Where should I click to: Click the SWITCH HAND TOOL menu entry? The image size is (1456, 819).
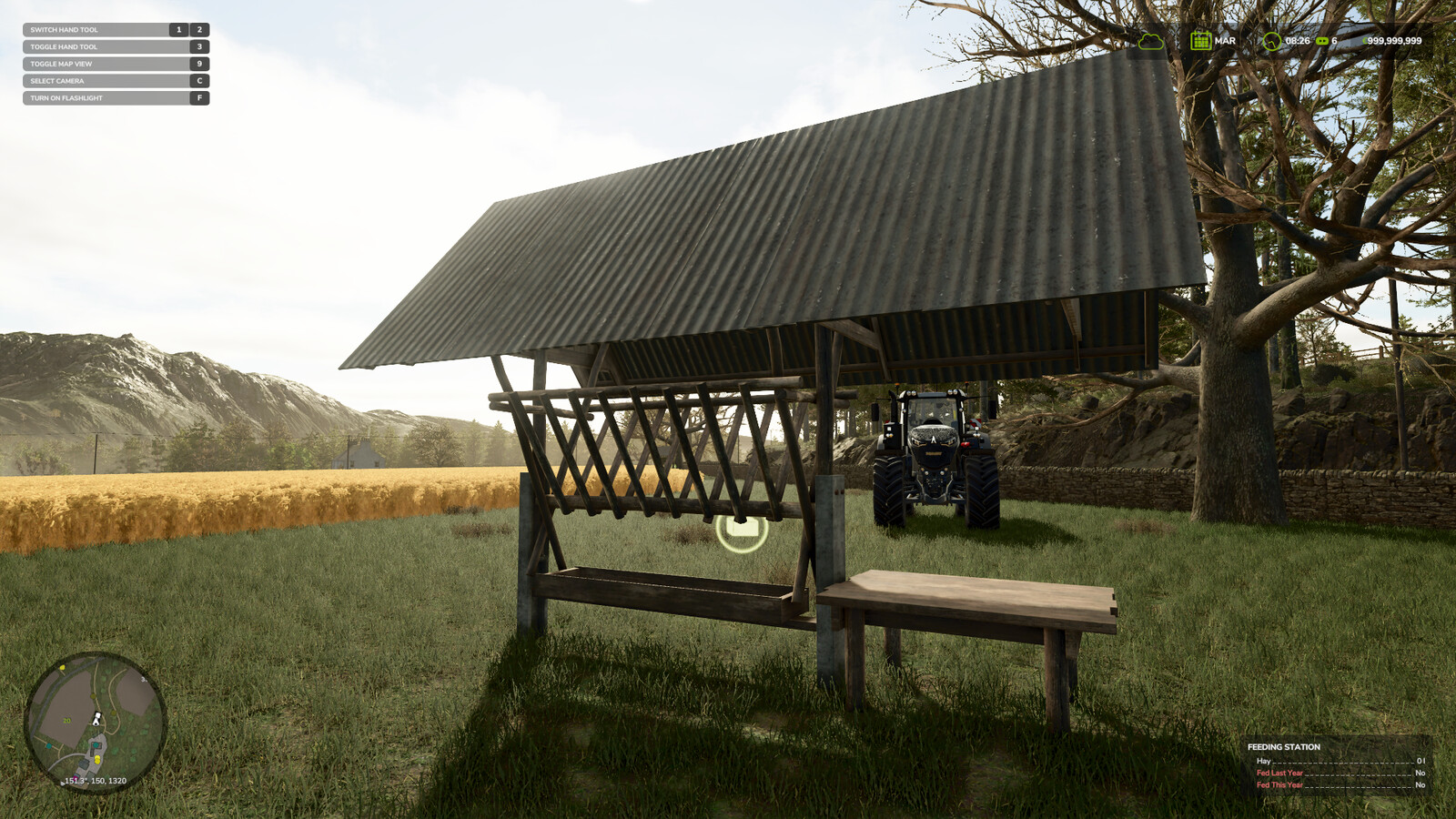point(64,29)
